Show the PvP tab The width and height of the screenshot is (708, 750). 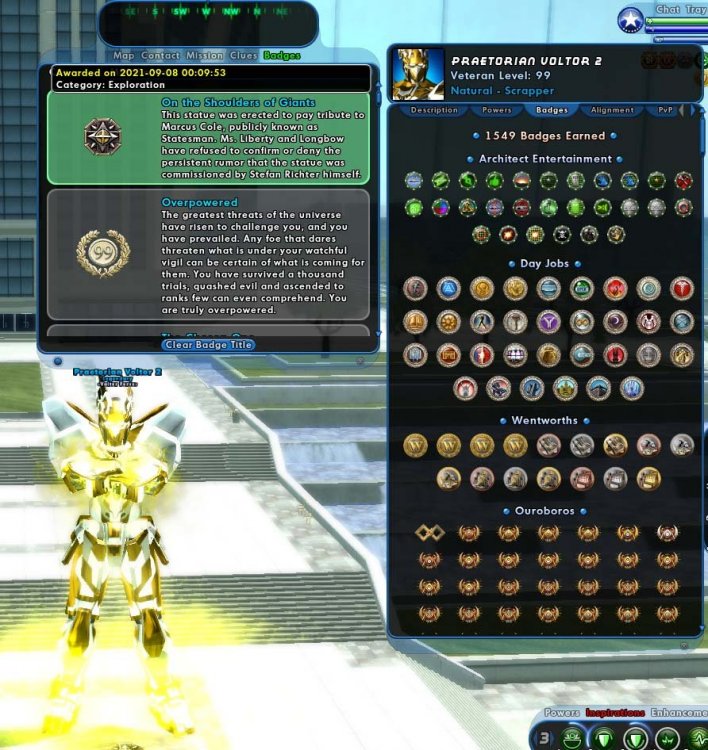(667, 110)
